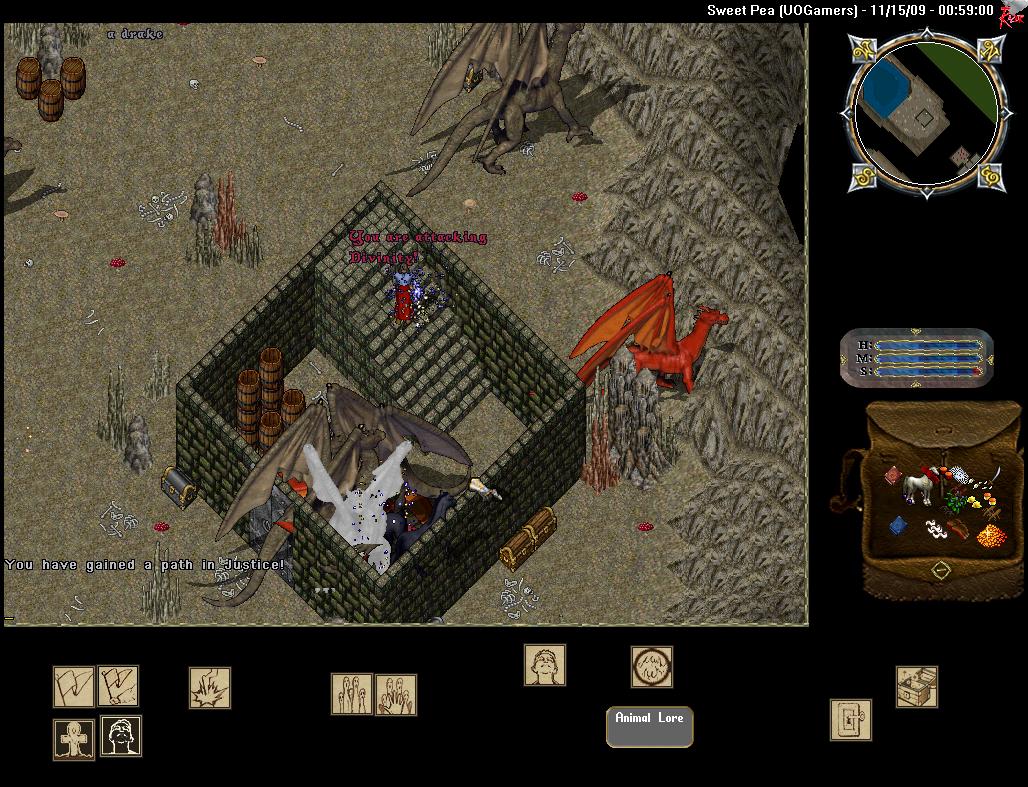Activate the door-shaped icon

point(850,719)
